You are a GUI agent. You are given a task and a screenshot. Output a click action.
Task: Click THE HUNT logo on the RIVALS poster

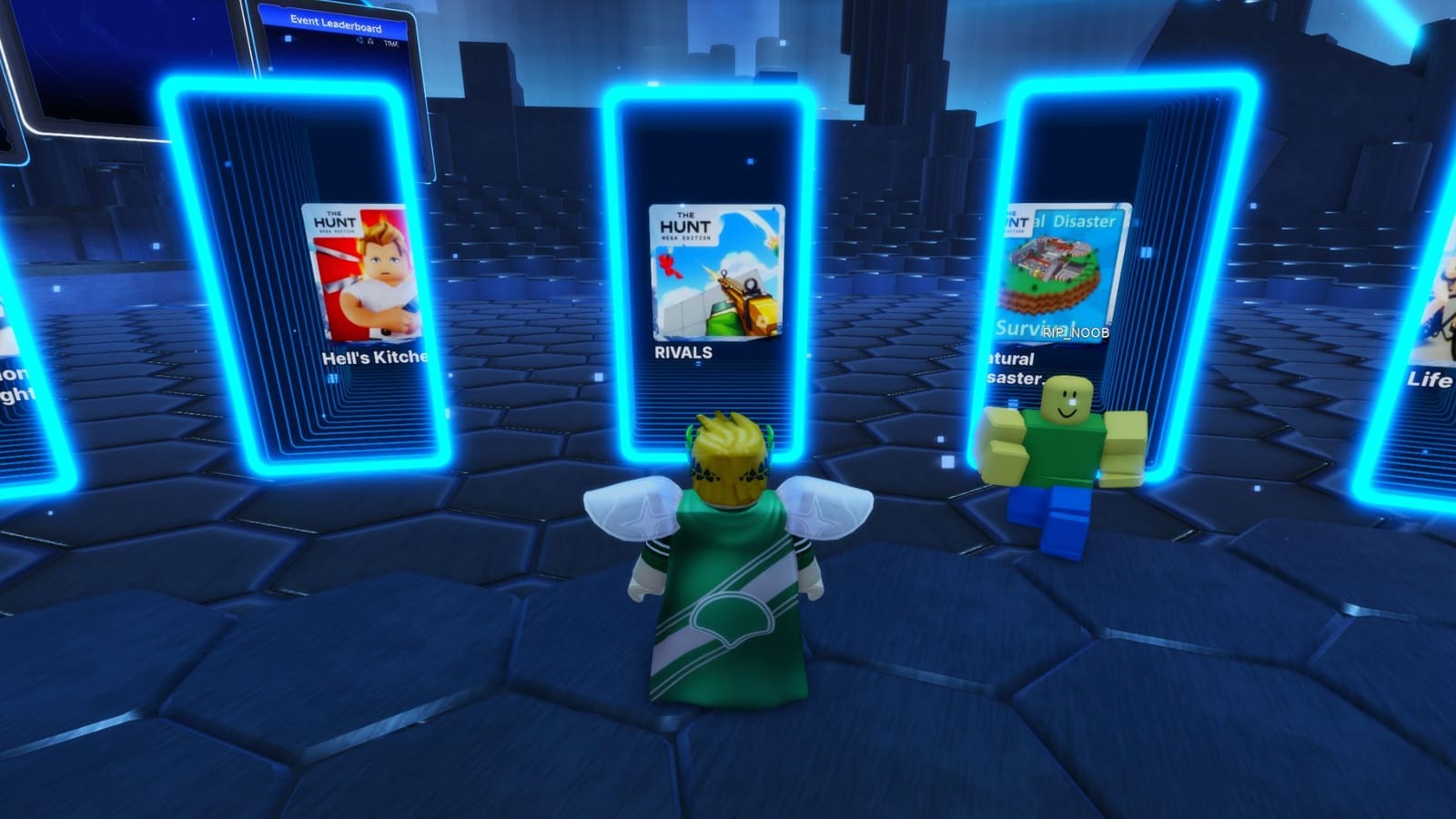click(685, 225)
